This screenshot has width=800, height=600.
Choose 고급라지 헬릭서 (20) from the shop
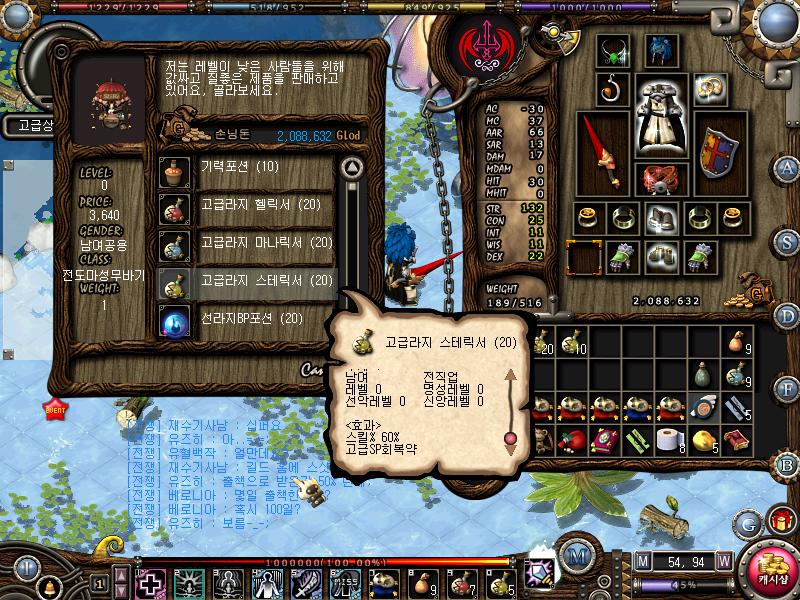coord(245,205)
